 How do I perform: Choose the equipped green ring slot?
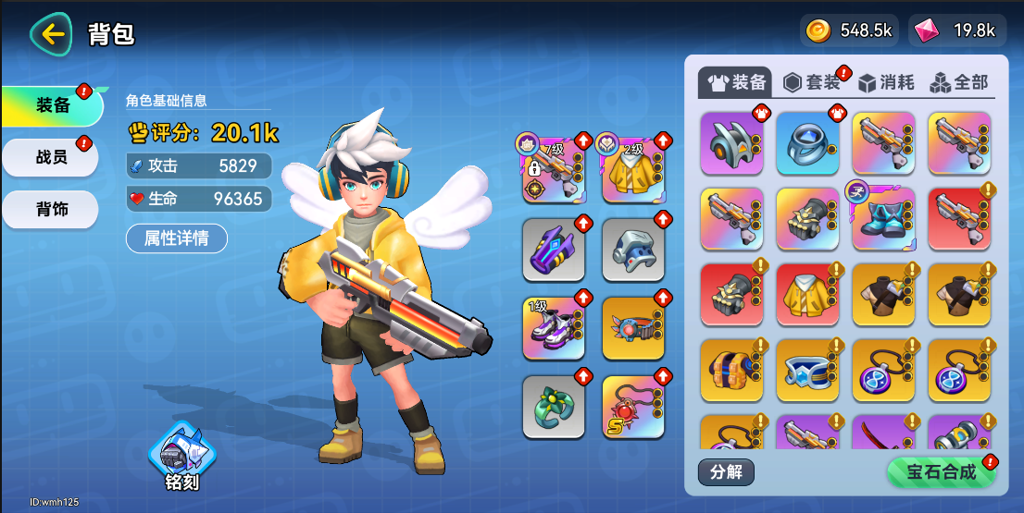(553, 407)
